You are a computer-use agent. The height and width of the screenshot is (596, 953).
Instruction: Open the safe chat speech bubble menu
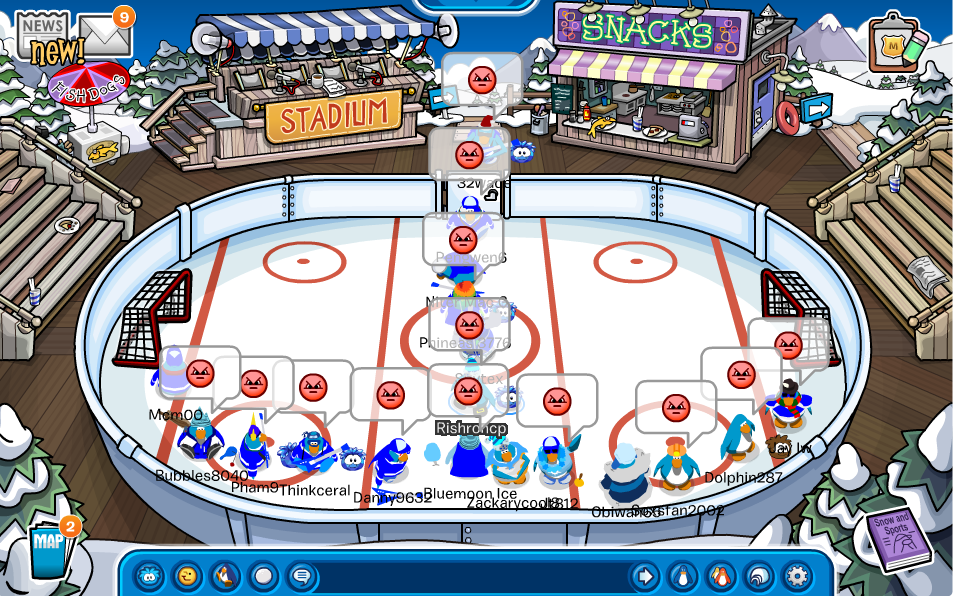[301, 576]
